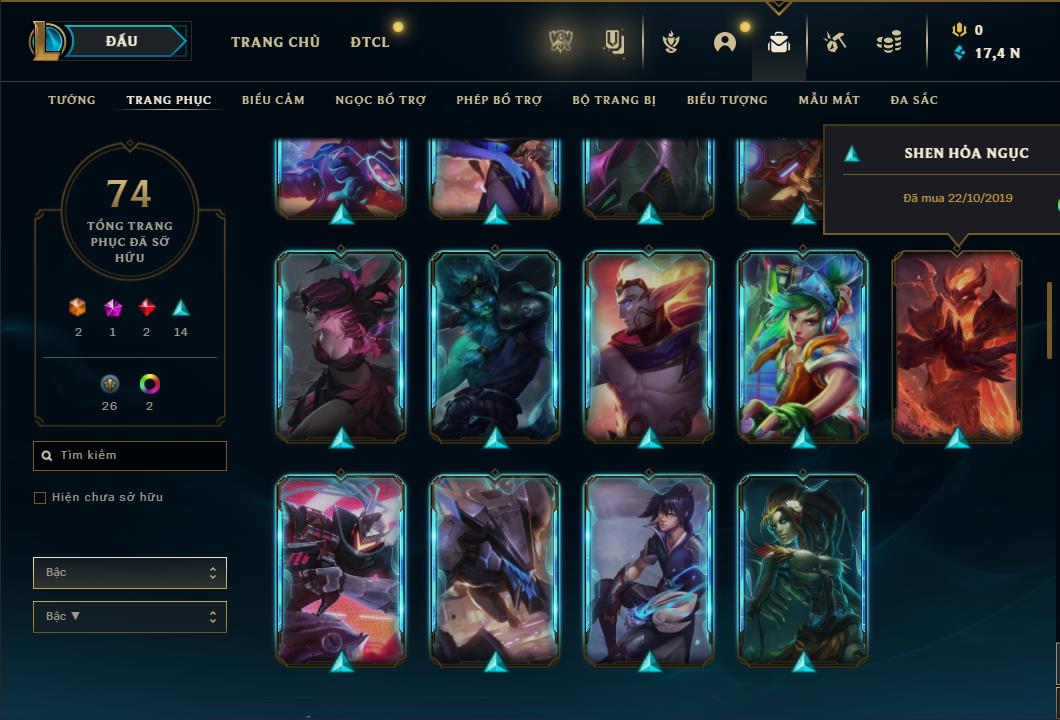
Task: Open the upper Bậc dropdown
Action: click(x=130, y=573)
